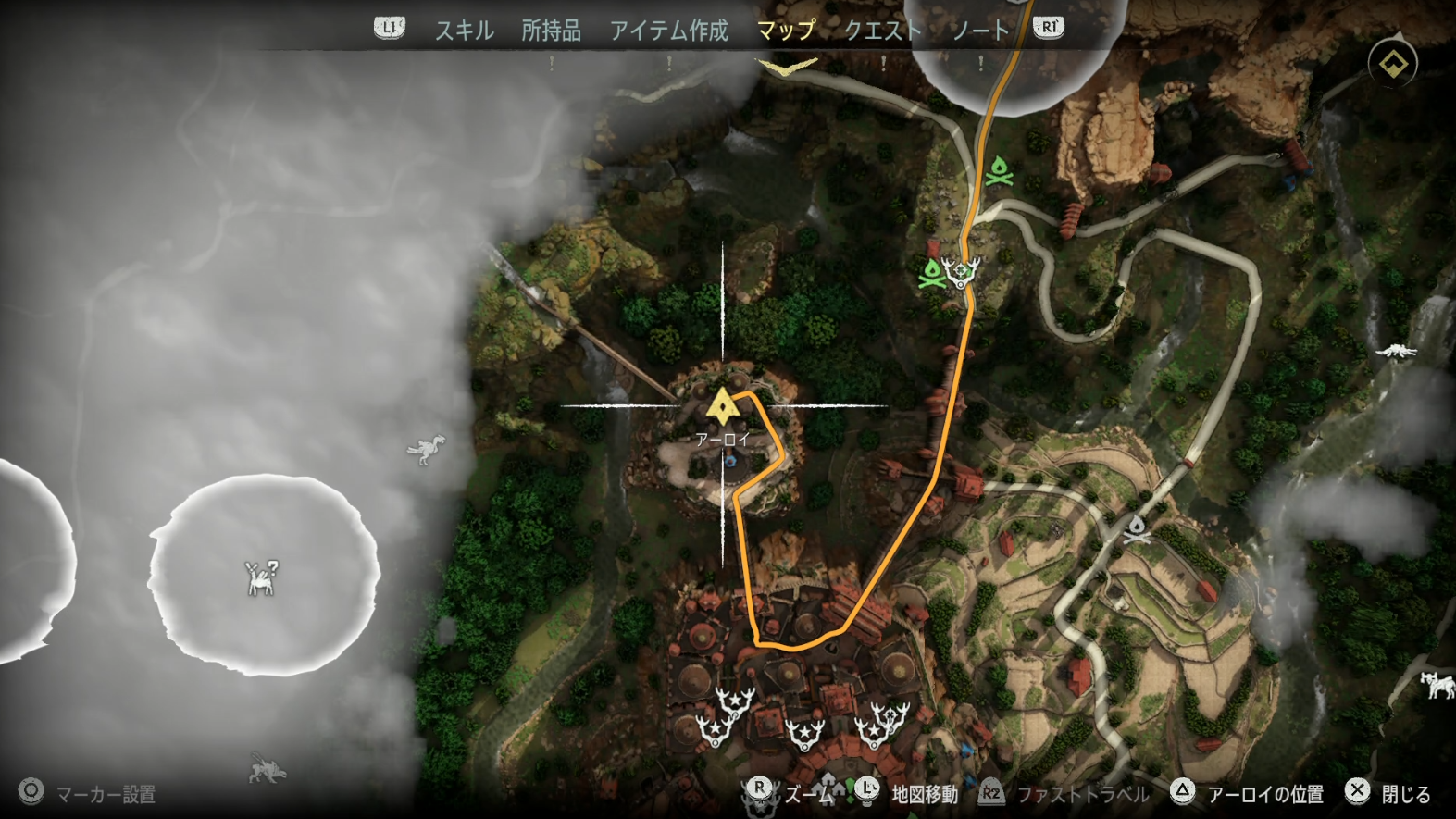Select the yellow diamond icon in the corner
The height and width of the screenshot is (819, 1456).
pyautogui.click(x=1393, y=64)
